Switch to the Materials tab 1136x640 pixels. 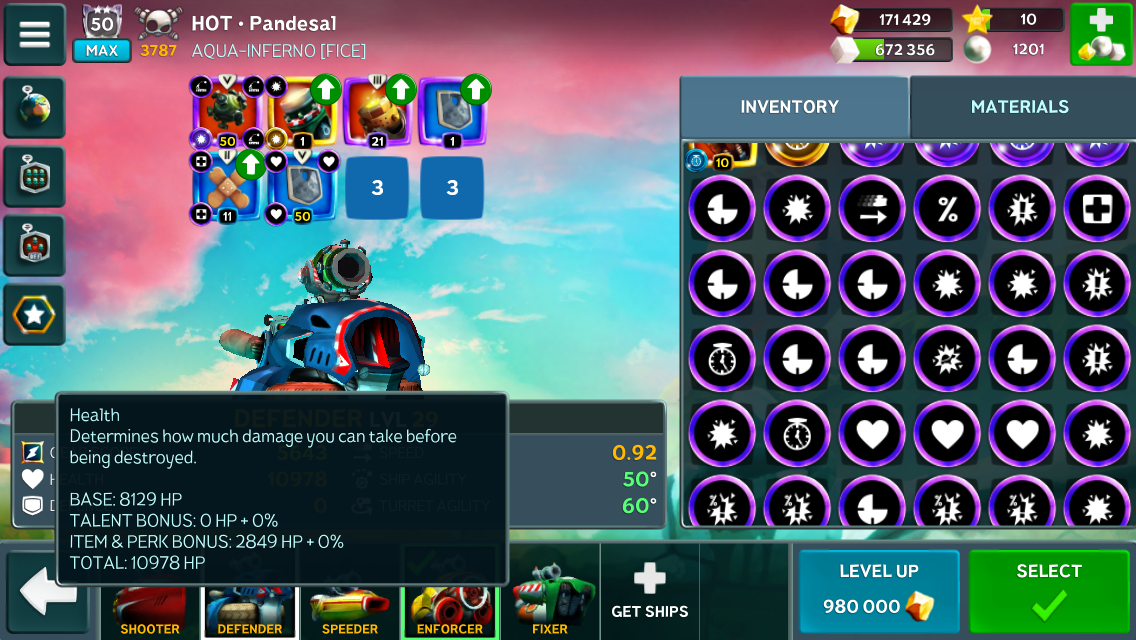click(x=1019, y=107)
